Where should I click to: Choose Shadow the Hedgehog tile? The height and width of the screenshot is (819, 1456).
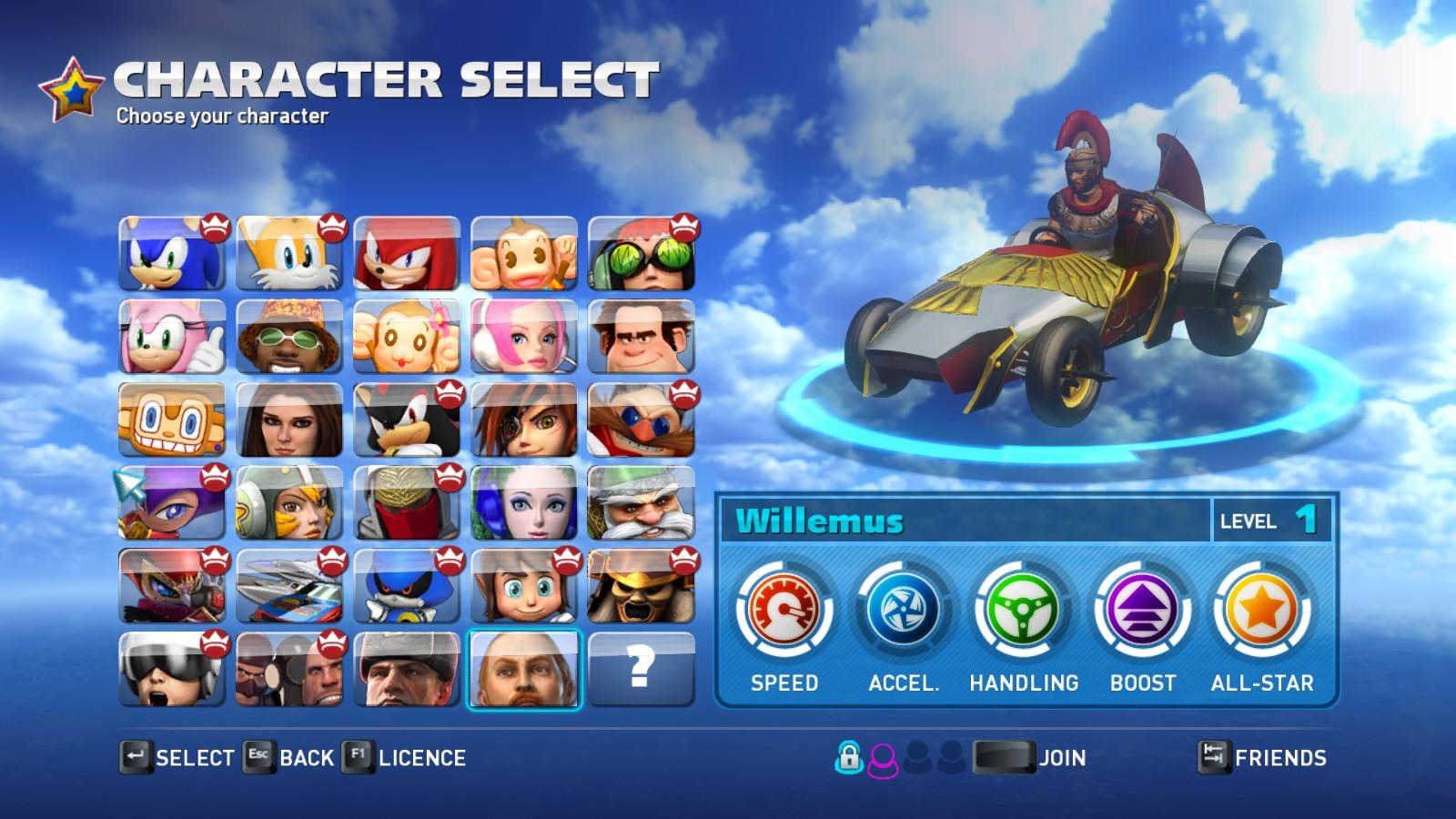pyautogui.click(x=407, y=420)
